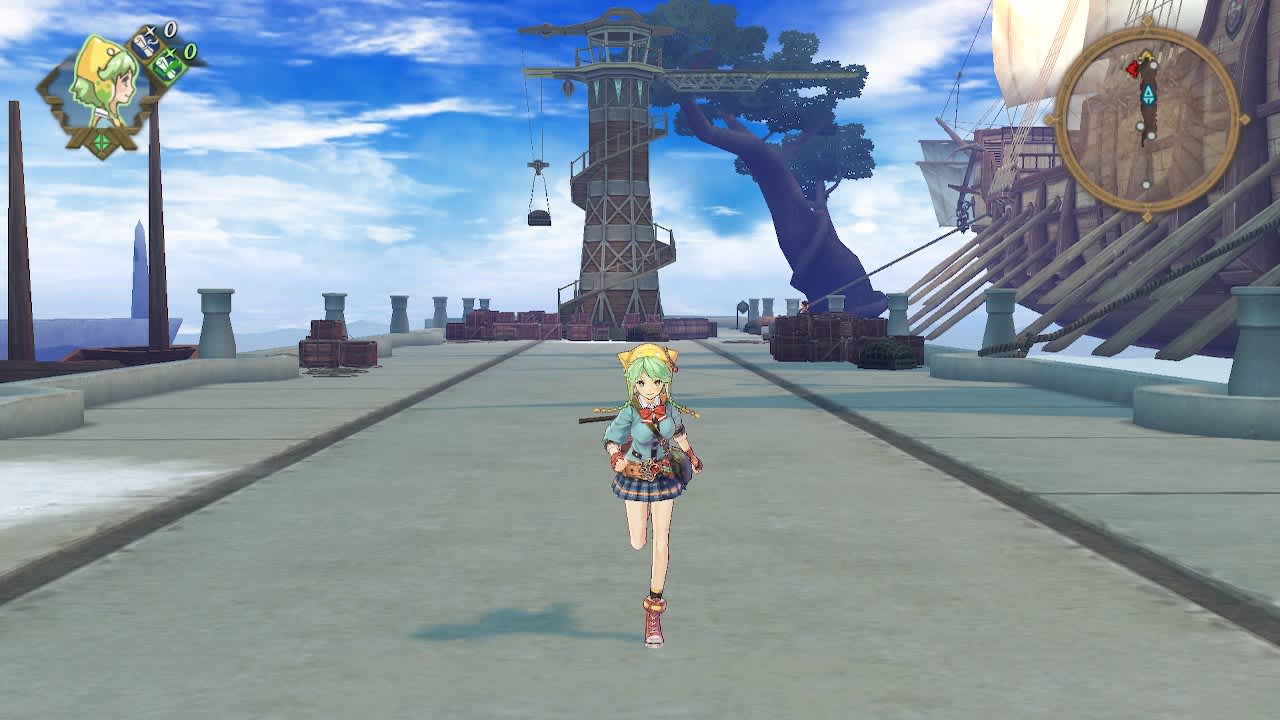Click the green gem emblem below the portrait
The width and height of the screenshot is (1280, 720).
pos(101,141)
